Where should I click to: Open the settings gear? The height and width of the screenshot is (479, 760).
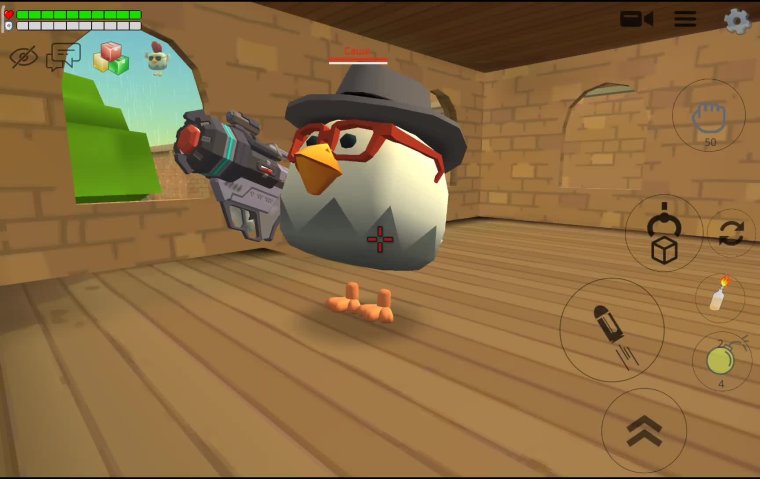tap(737, 20)
